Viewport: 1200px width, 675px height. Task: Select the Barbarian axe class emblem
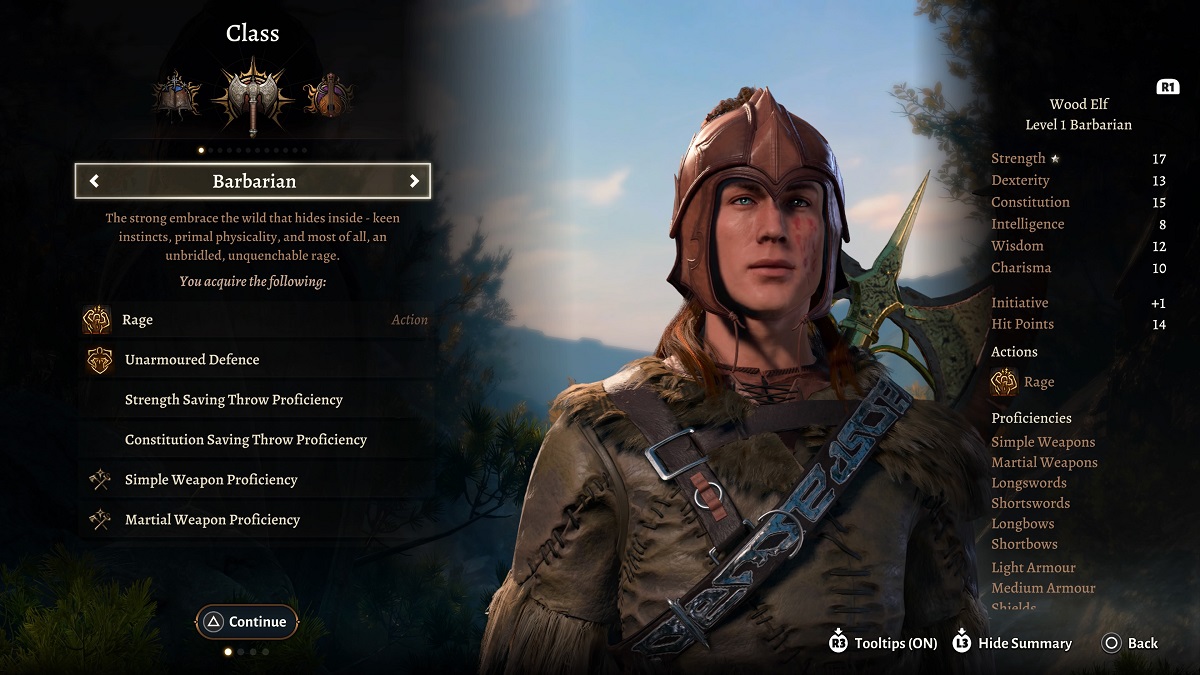pos(252,96)
